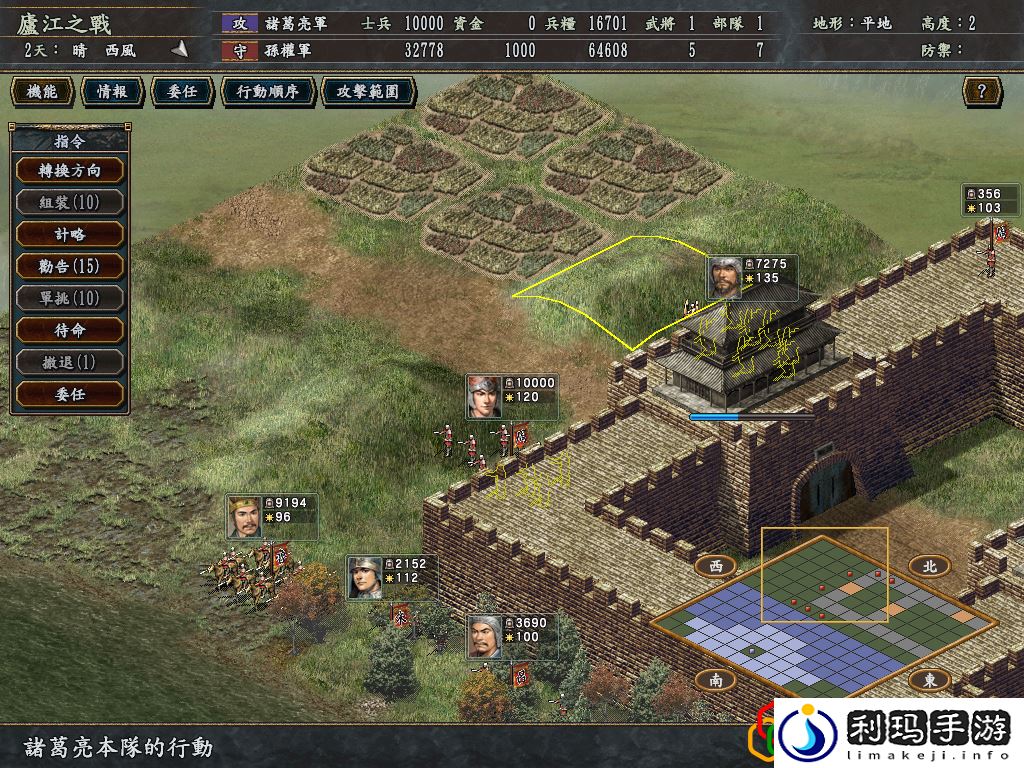Select the unit portrait with 3690 troops

(485, 636)
